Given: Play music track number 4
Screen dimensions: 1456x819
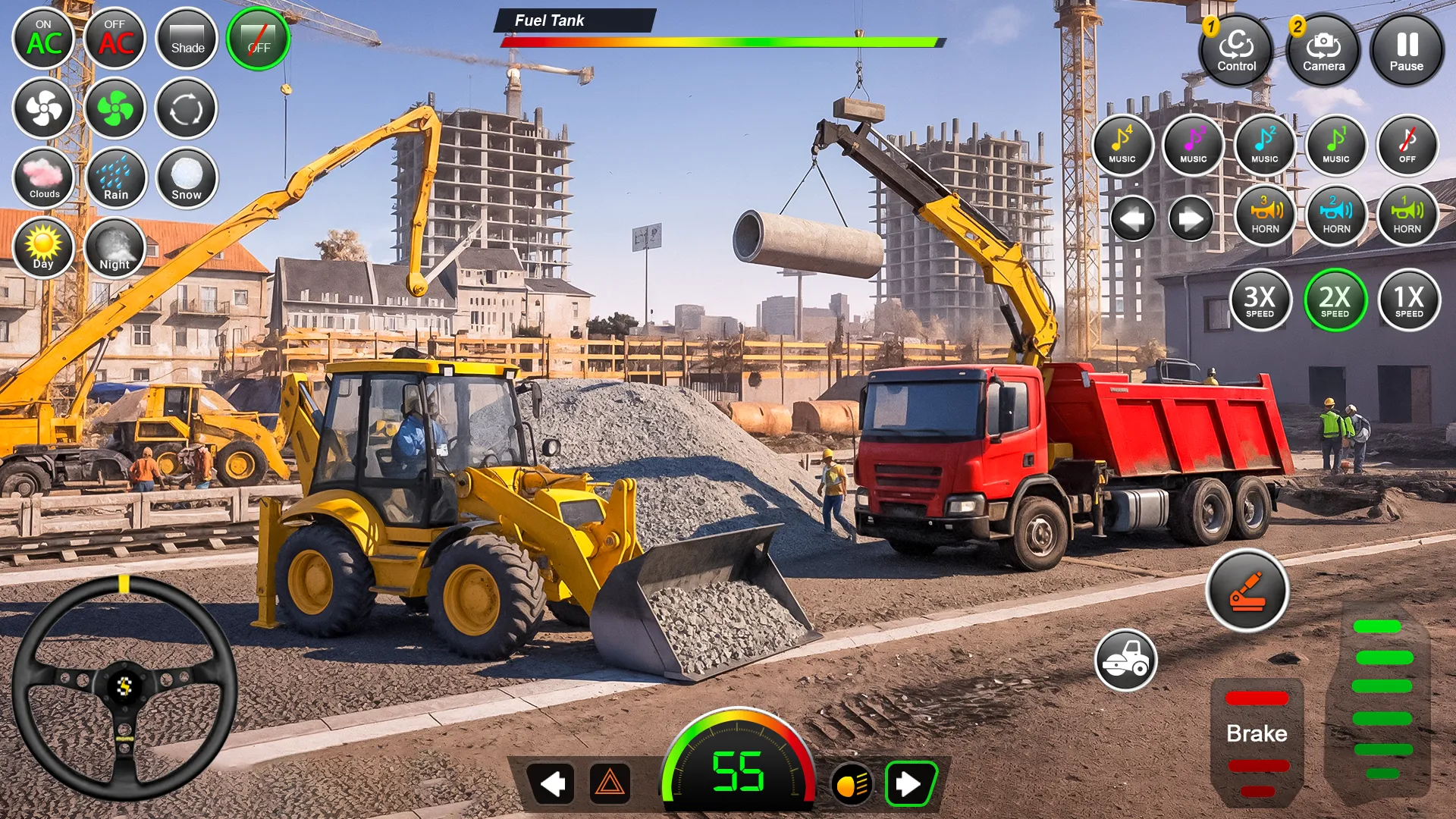Looking at the screenshot, I should click(1123, 146).
